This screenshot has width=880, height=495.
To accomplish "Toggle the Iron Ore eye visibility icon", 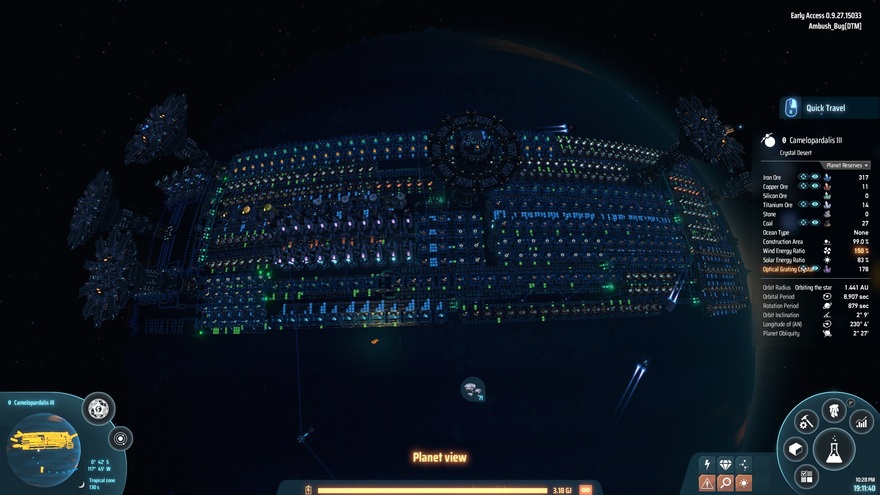I will [x=815, y=177].
